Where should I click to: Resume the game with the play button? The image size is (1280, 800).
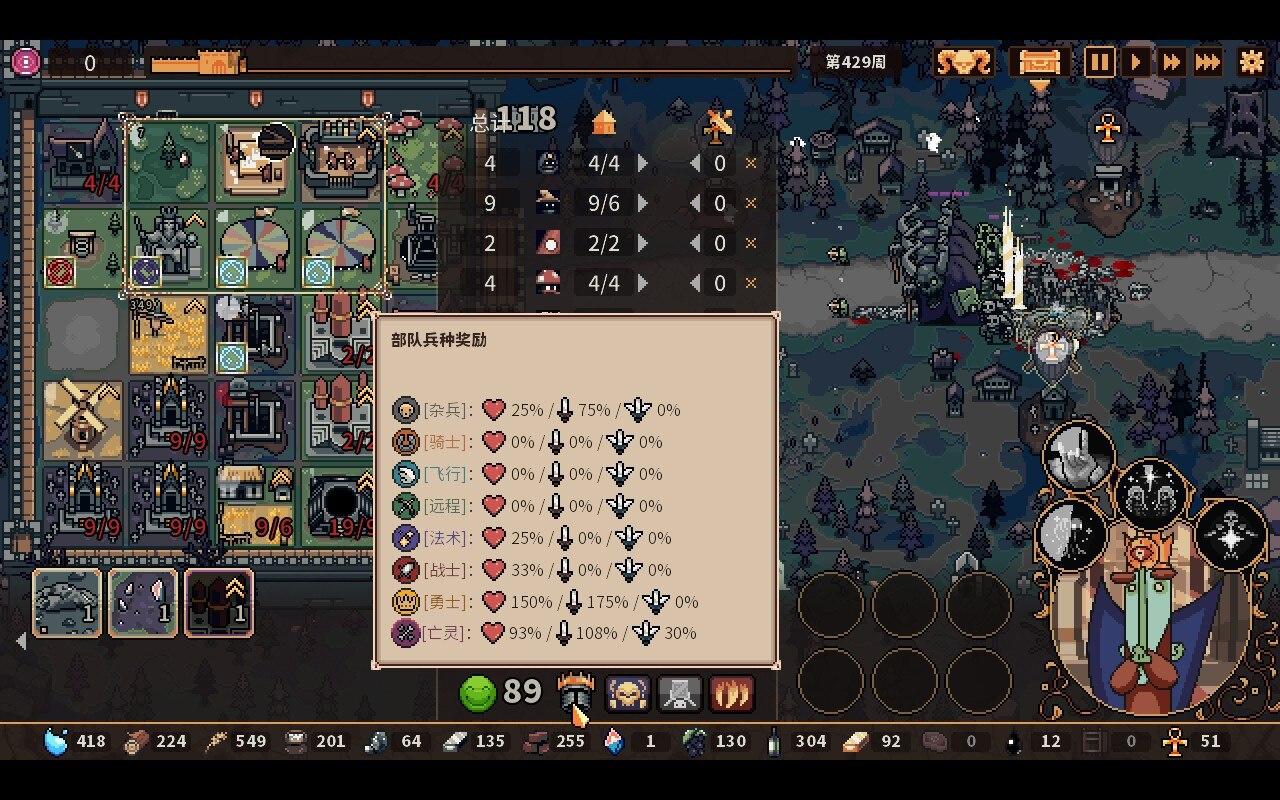click(x=1135, y=62)
